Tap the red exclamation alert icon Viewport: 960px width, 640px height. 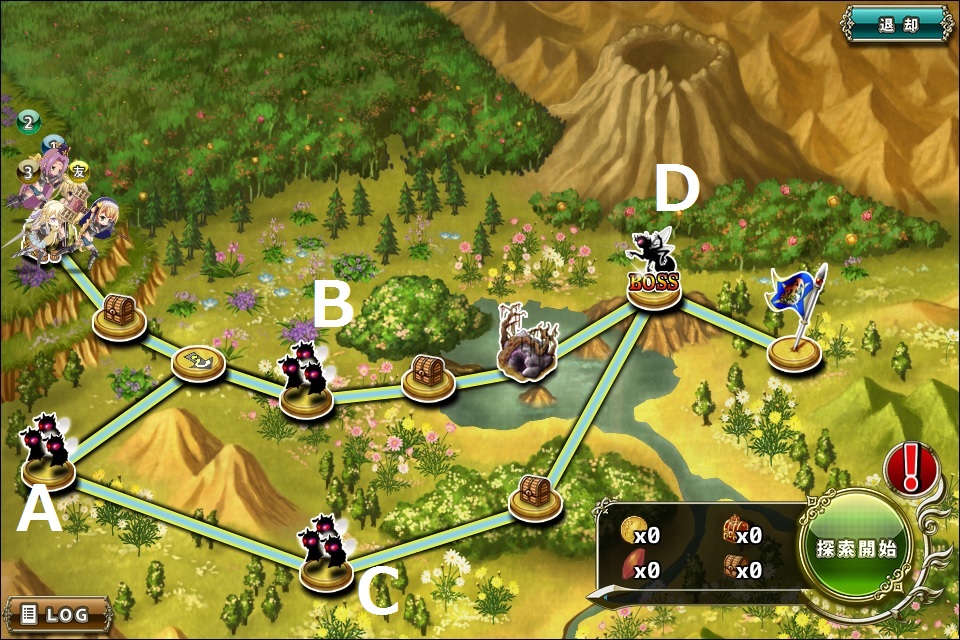pyautogui.click(x=910, y=467)
